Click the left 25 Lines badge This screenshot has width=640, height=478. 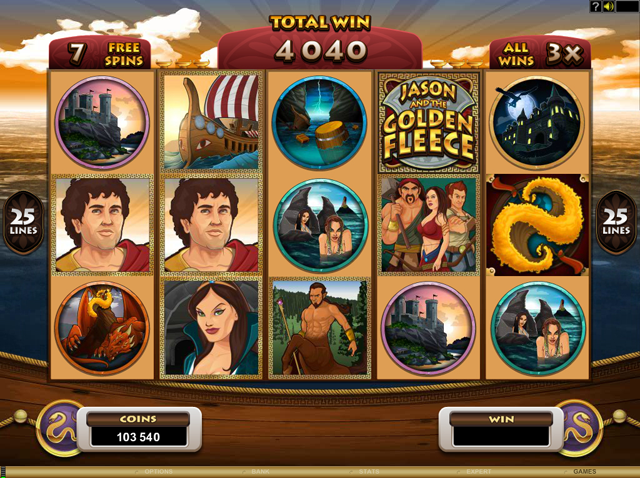point(21,218)
